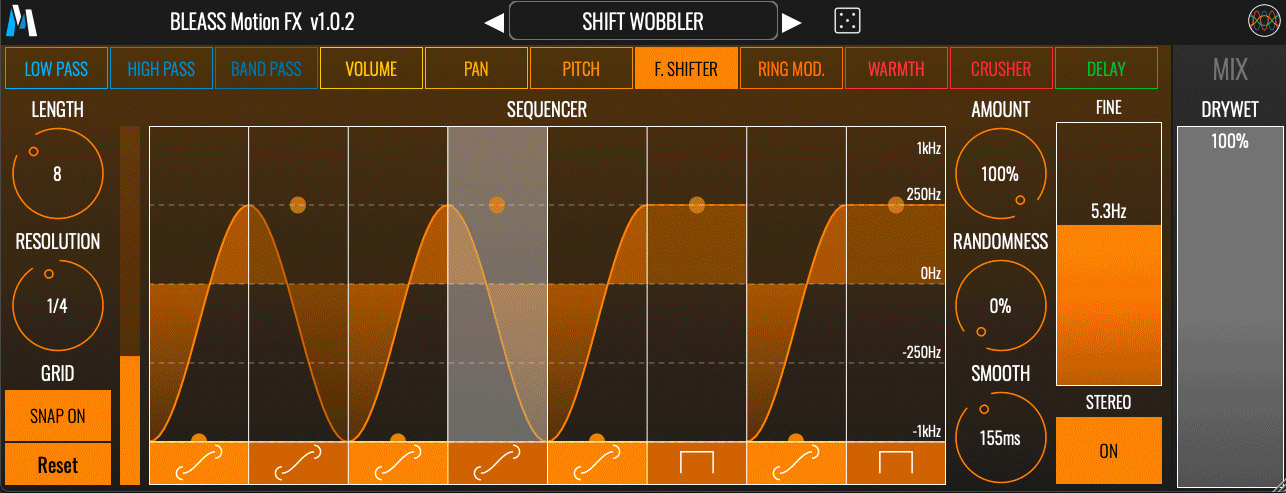Choose the VOLUME effect tab

pyautogui.click(x=371, y=69)
